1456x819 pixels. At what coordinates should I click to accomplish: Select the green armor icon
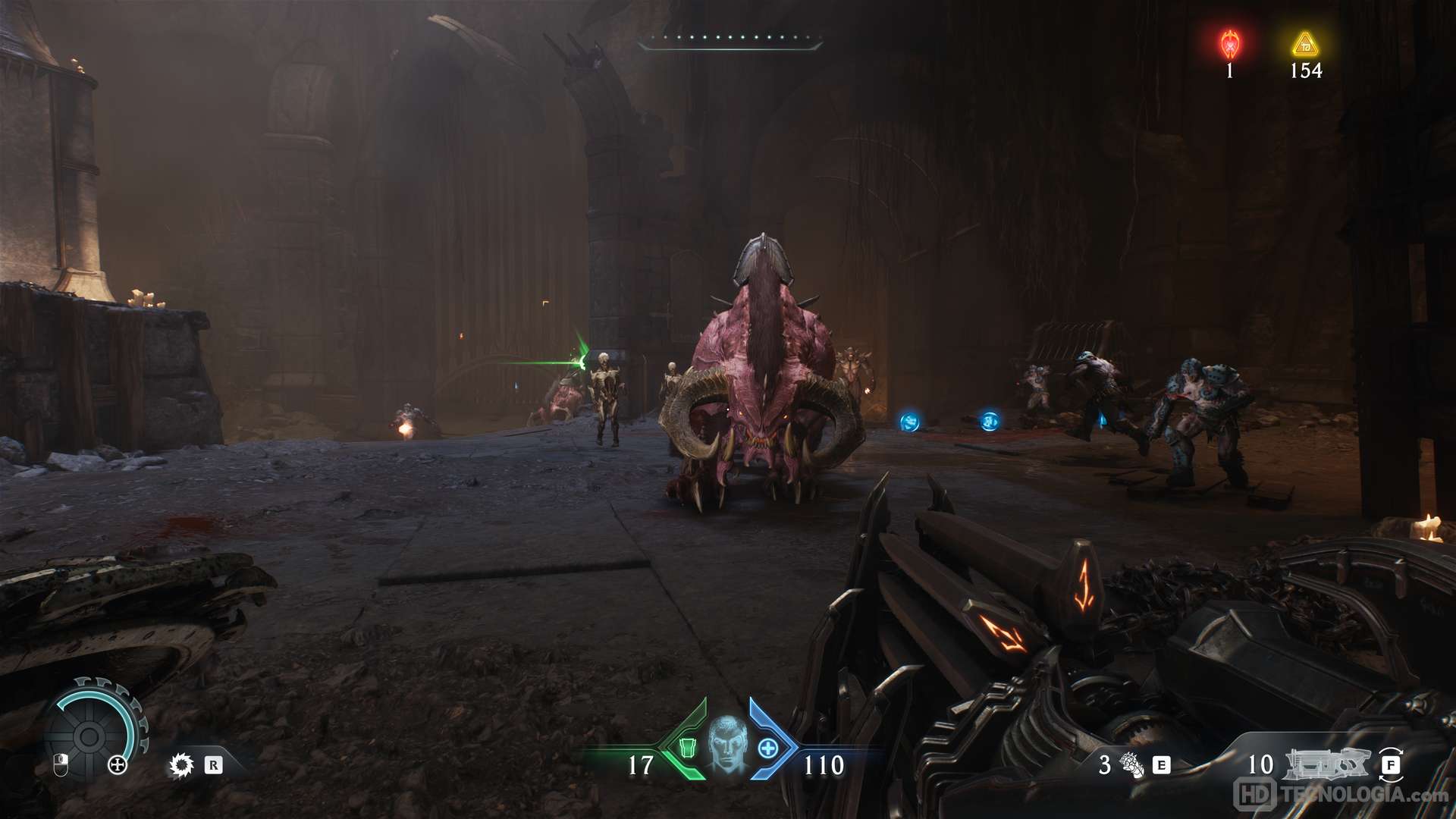pos(688,748)
